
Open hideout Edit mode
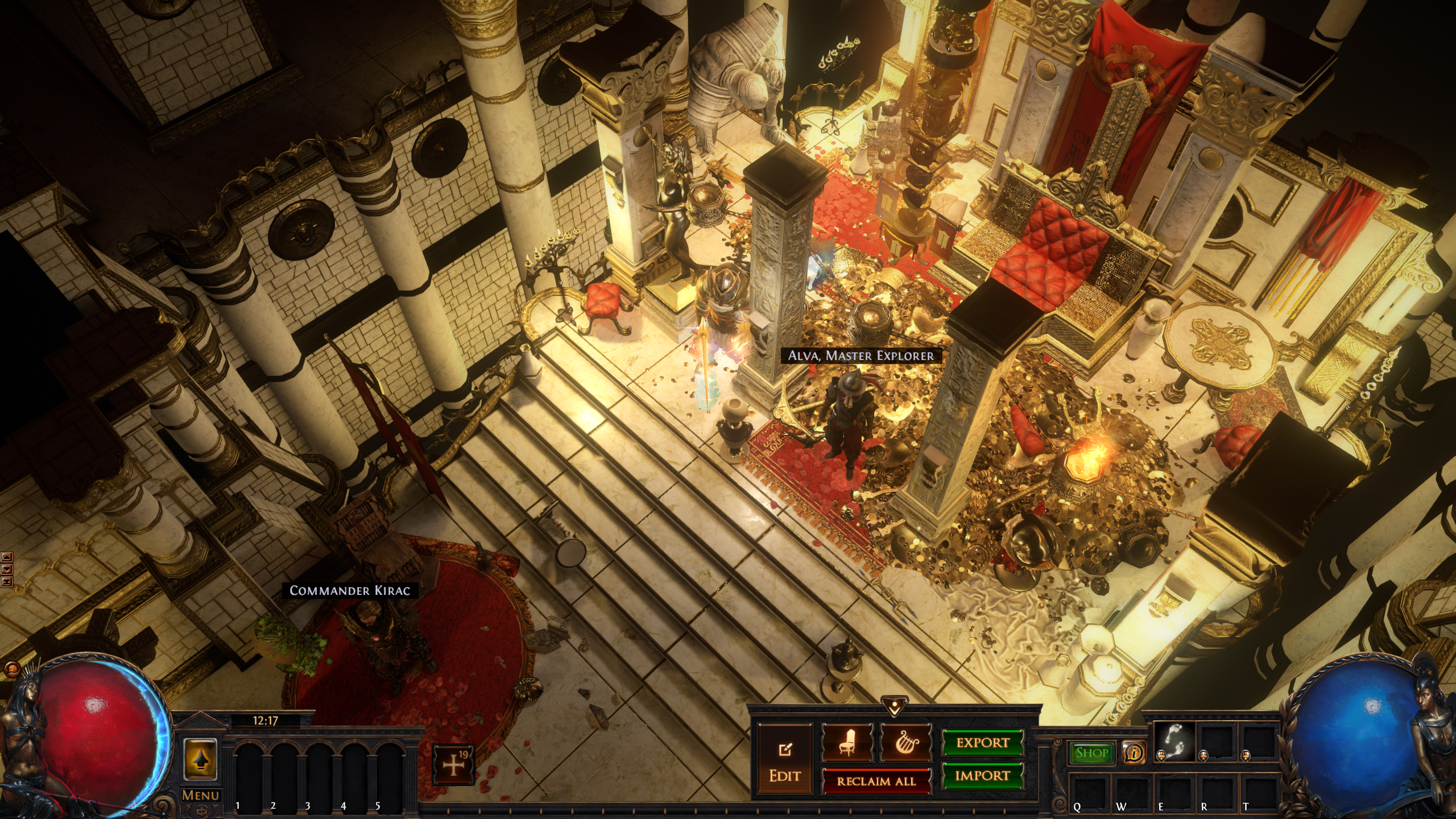coord(785,760)
